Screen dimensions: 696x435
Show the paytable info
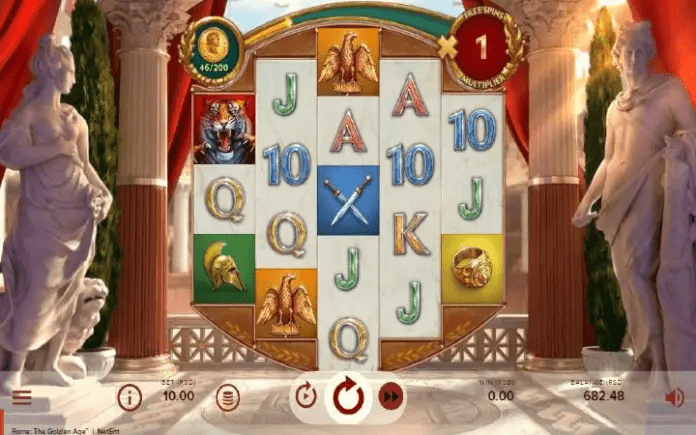[129, 397]
